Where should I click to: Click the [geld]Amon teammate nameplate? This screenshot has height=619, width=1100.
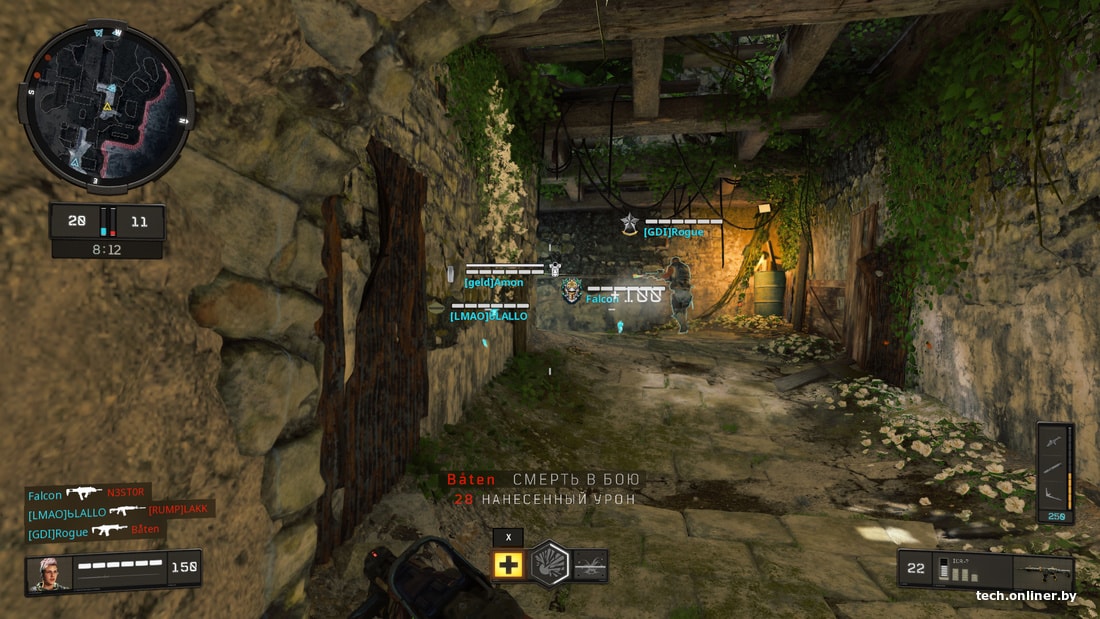494,283
